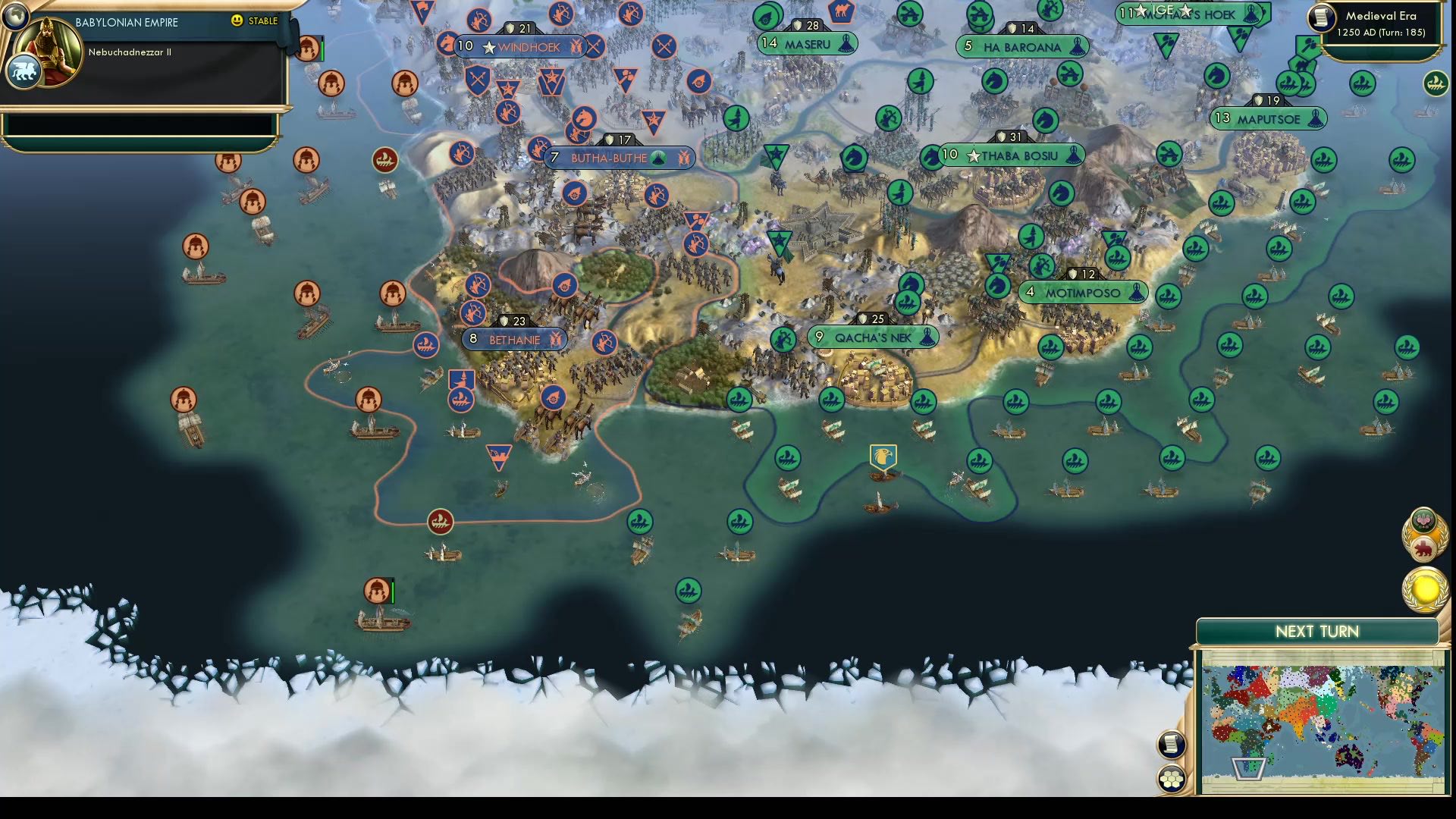The width and height of the screenshot is (1456, 819).
Task: Open the Maputsoe city banner
Action: [1268, 118]
